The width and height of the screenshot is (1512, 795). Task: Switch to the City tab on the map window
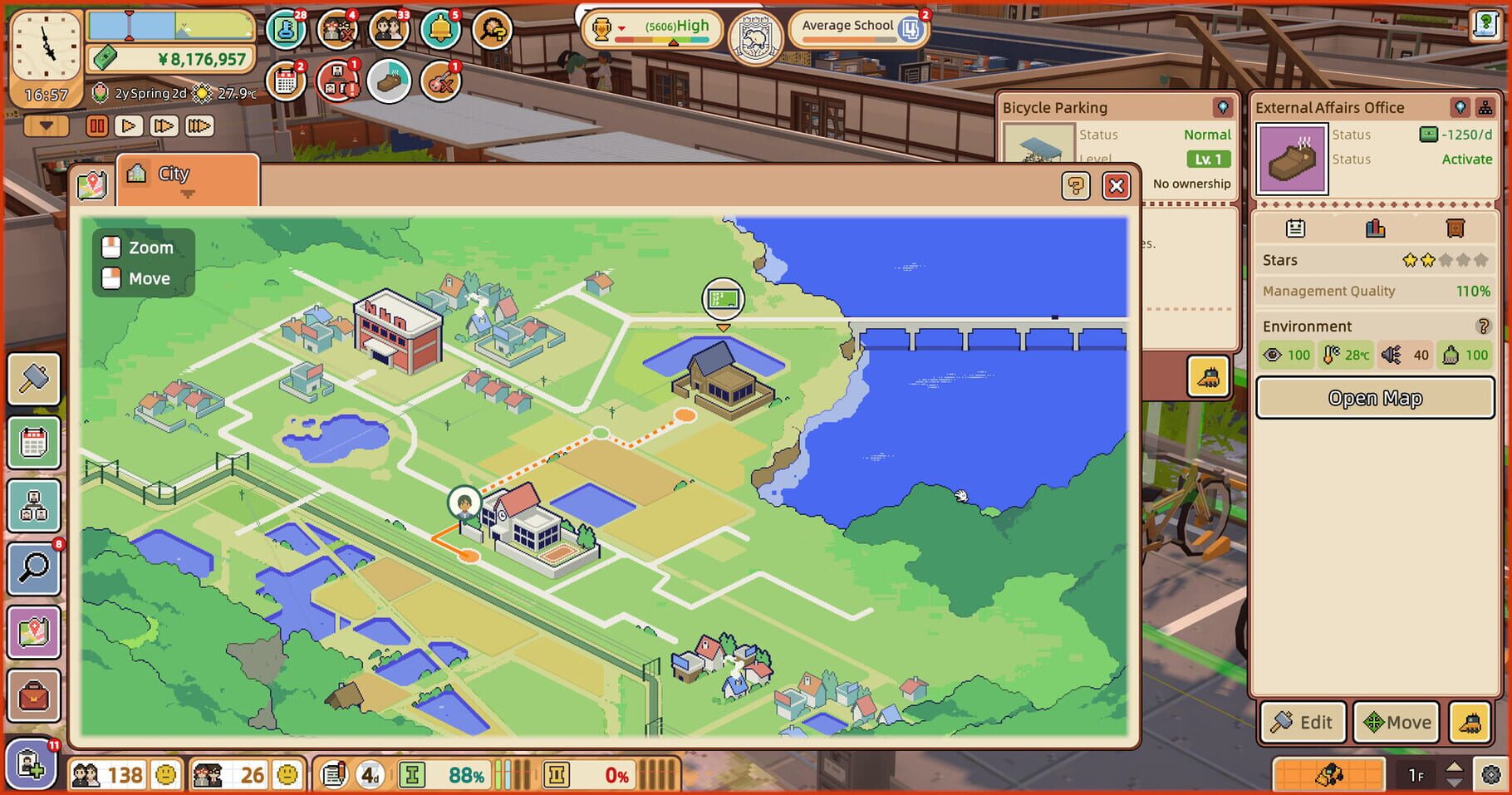click(x=174, y=174)
